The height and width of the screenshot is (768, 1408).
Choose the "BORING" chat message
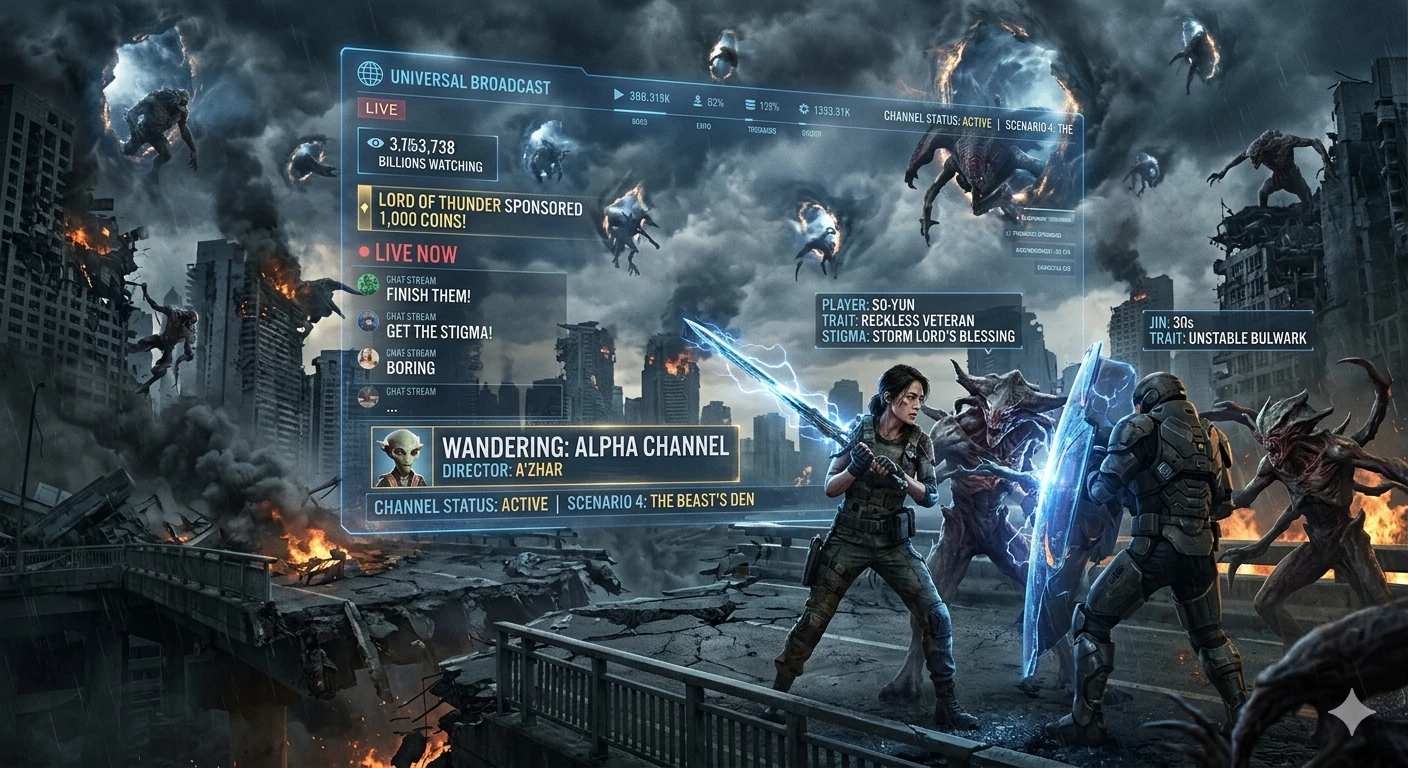click(x=410, y=367)
